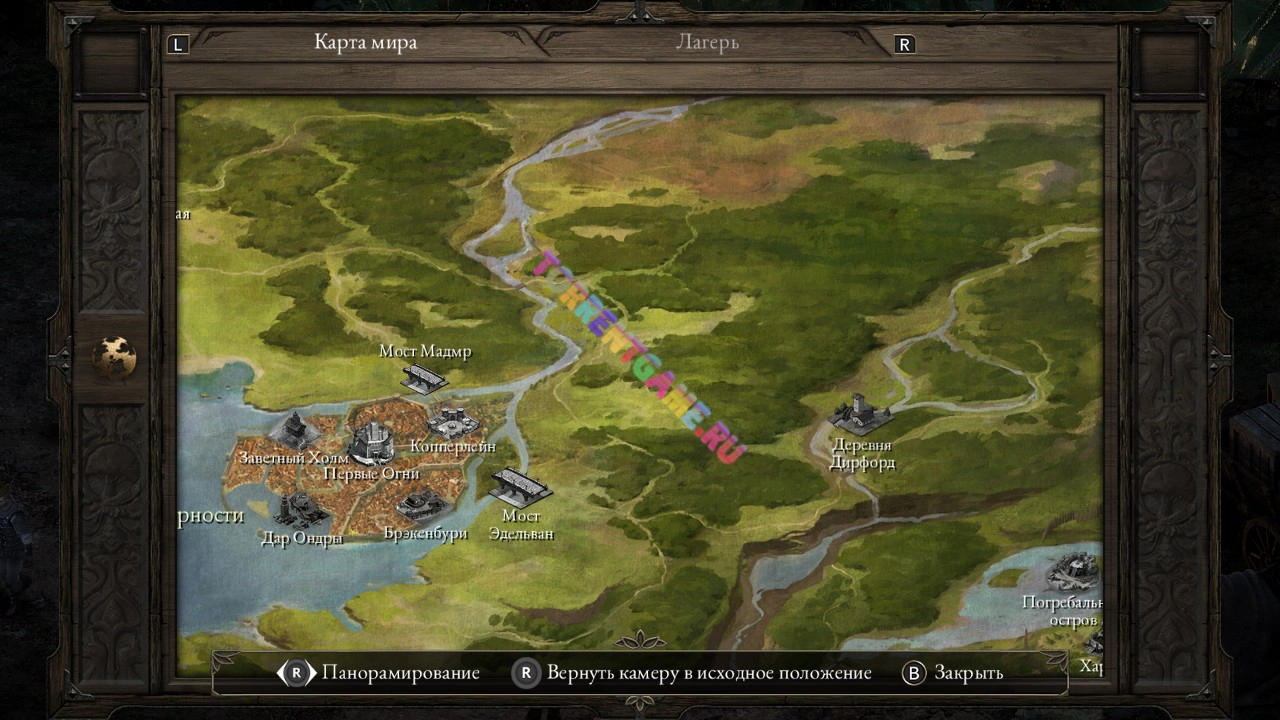This screenshot has width=1280, height=720.
Task: Switch to the Карта мира tab
Action: tap(365, 42)
